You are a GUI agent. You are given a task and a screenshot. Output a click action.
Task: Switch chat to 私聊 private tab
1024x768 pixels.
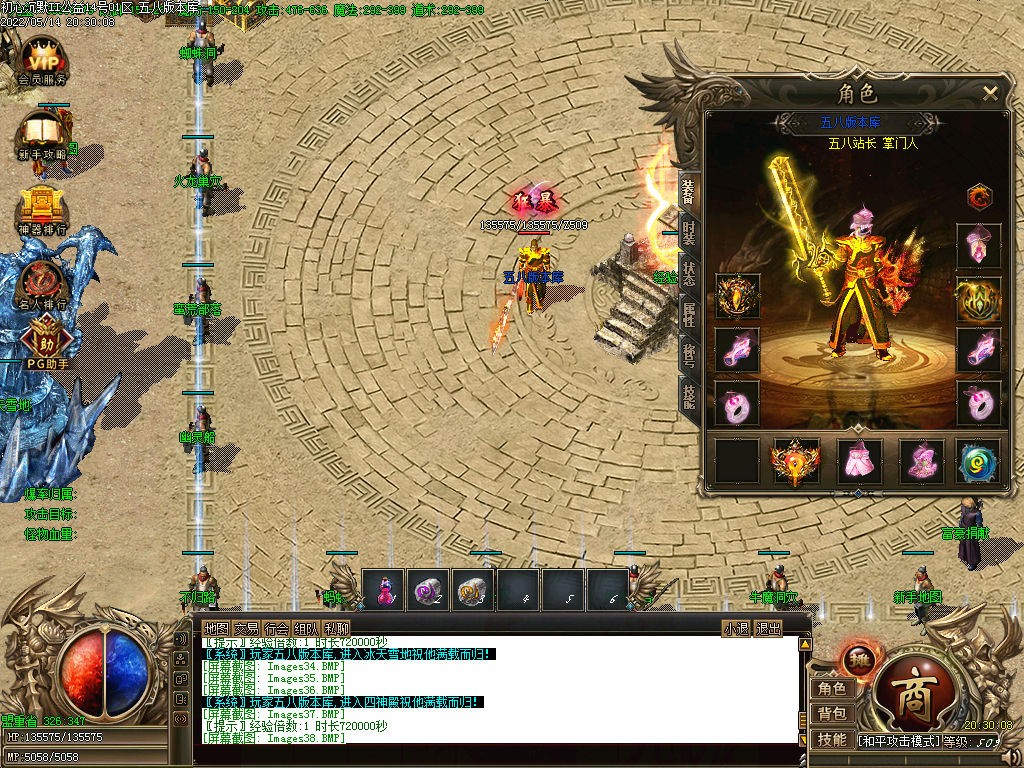(x=338, y=628)
